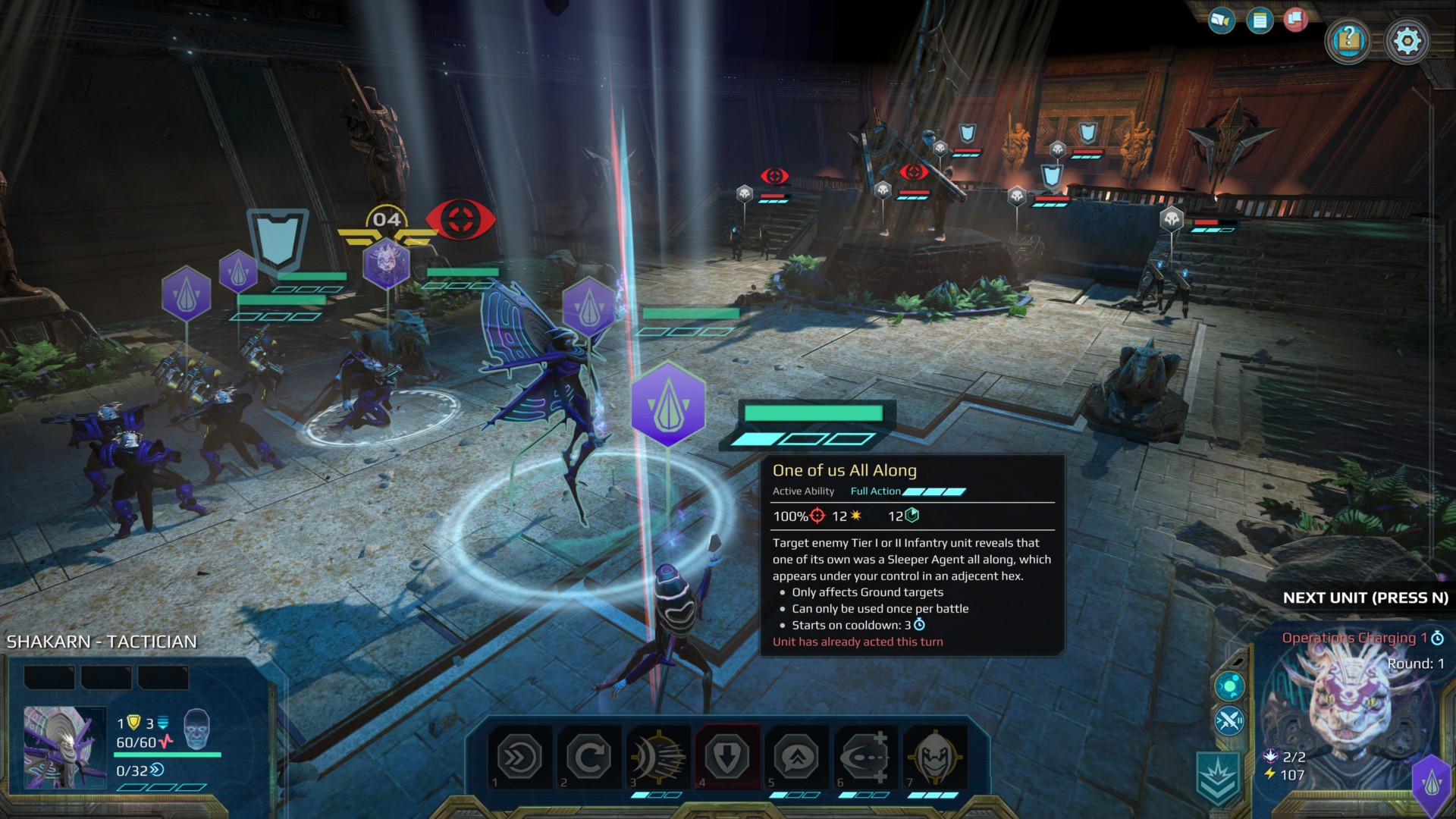Open the help book with question mark

(1348, 39)
